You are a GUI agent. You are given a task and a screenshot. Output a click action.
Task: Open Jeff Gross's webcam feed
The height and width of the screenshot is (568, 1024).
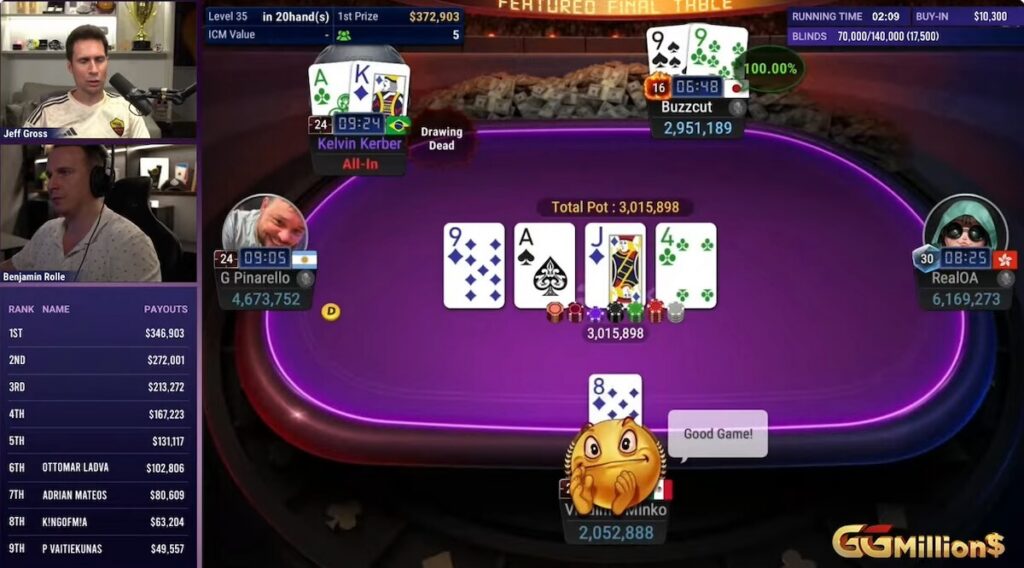99,70
